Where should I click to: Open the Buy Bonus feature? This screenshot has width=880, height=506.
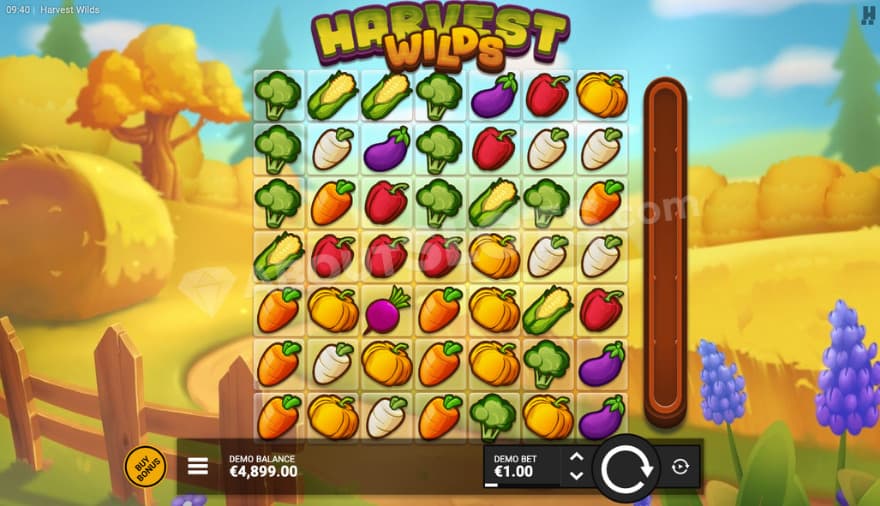145,466
